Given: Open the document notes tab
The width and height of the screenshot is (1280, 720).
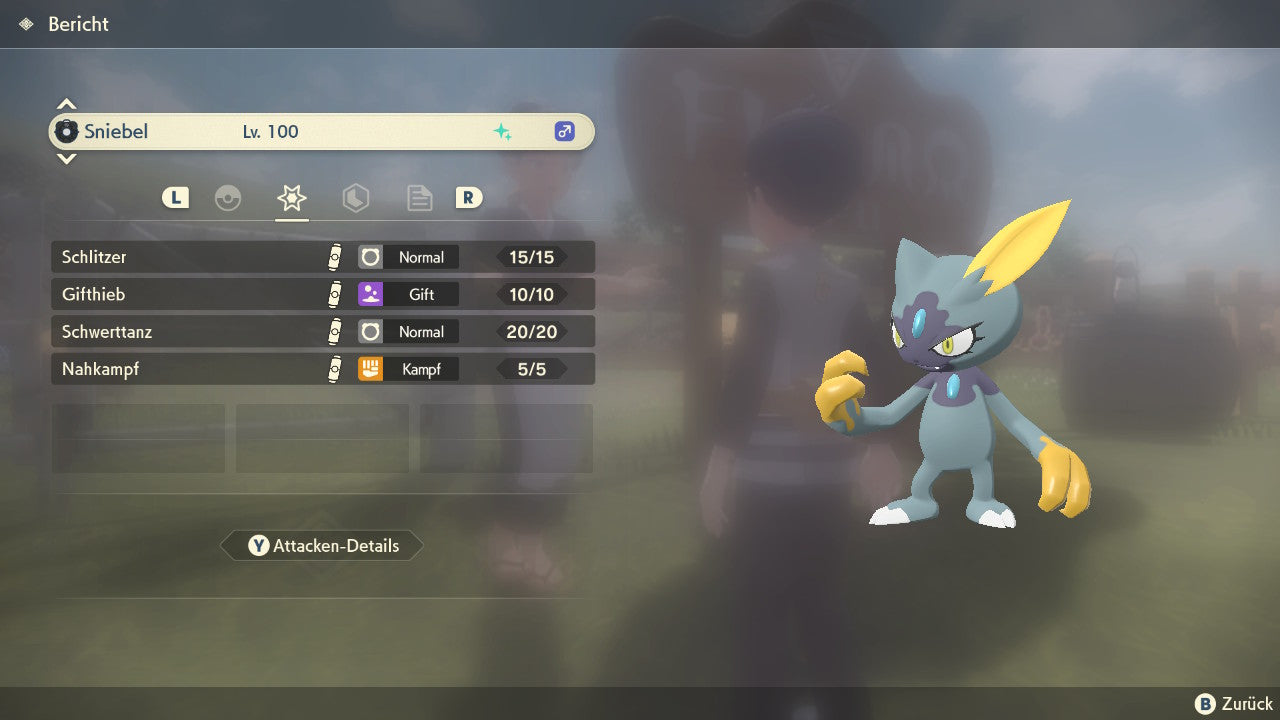Looking at the screenshot, I should click(419, 198).
